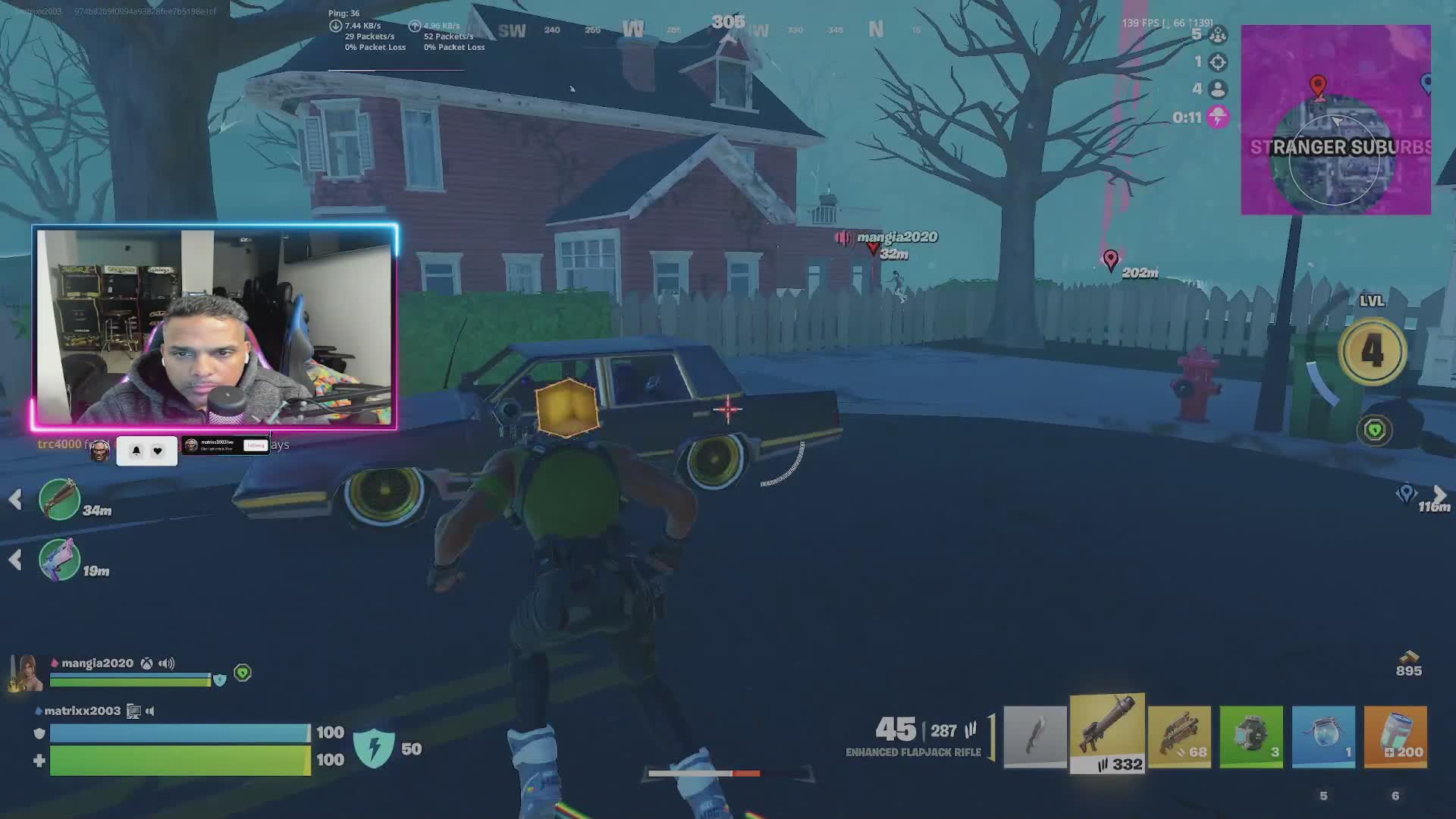
Task: Click the gold level 4 medallion badge
Action: [x=1373, y=351]
